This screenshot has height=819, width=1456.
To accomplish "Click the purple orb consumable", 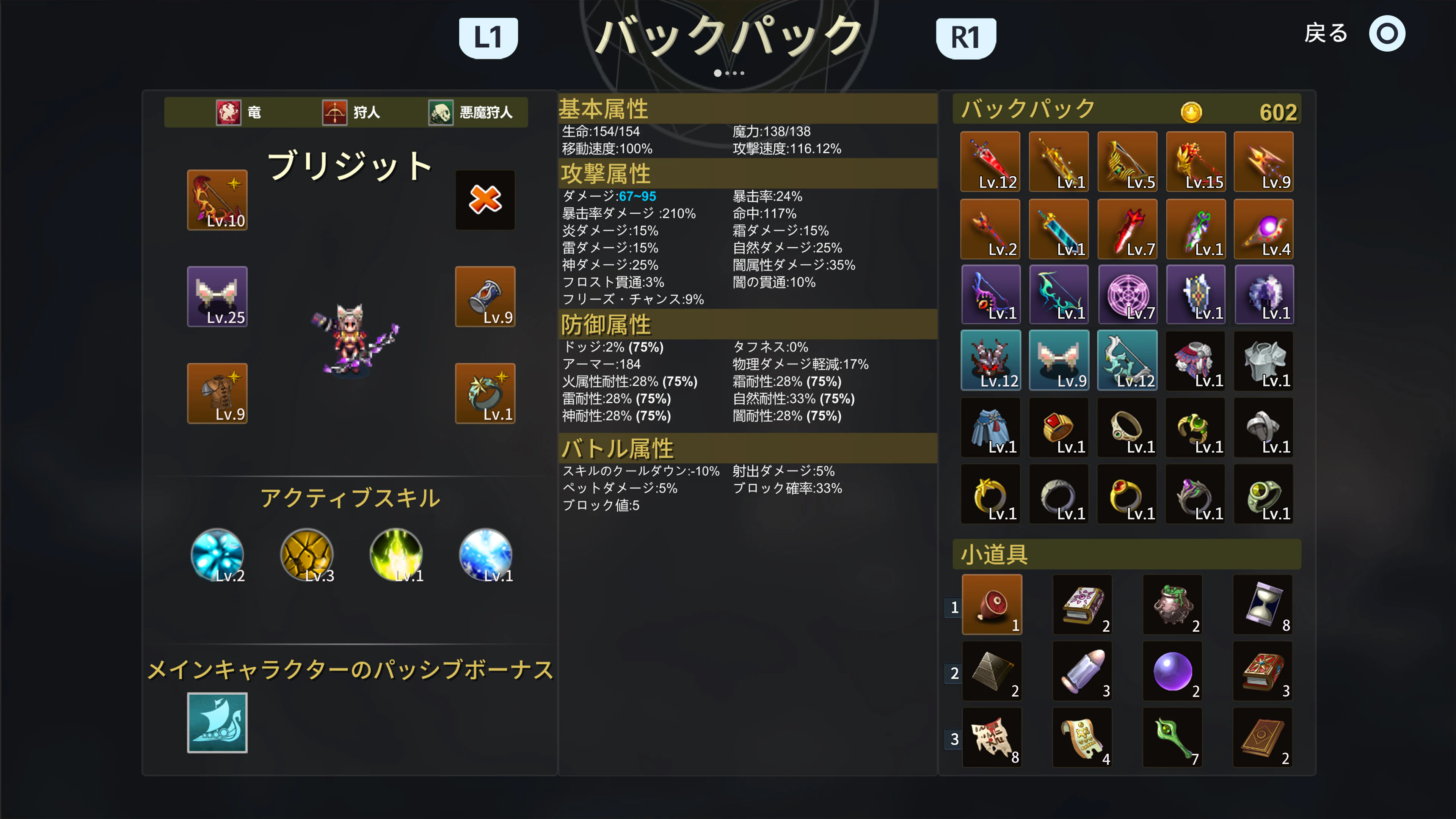I will coord(1173,671).
